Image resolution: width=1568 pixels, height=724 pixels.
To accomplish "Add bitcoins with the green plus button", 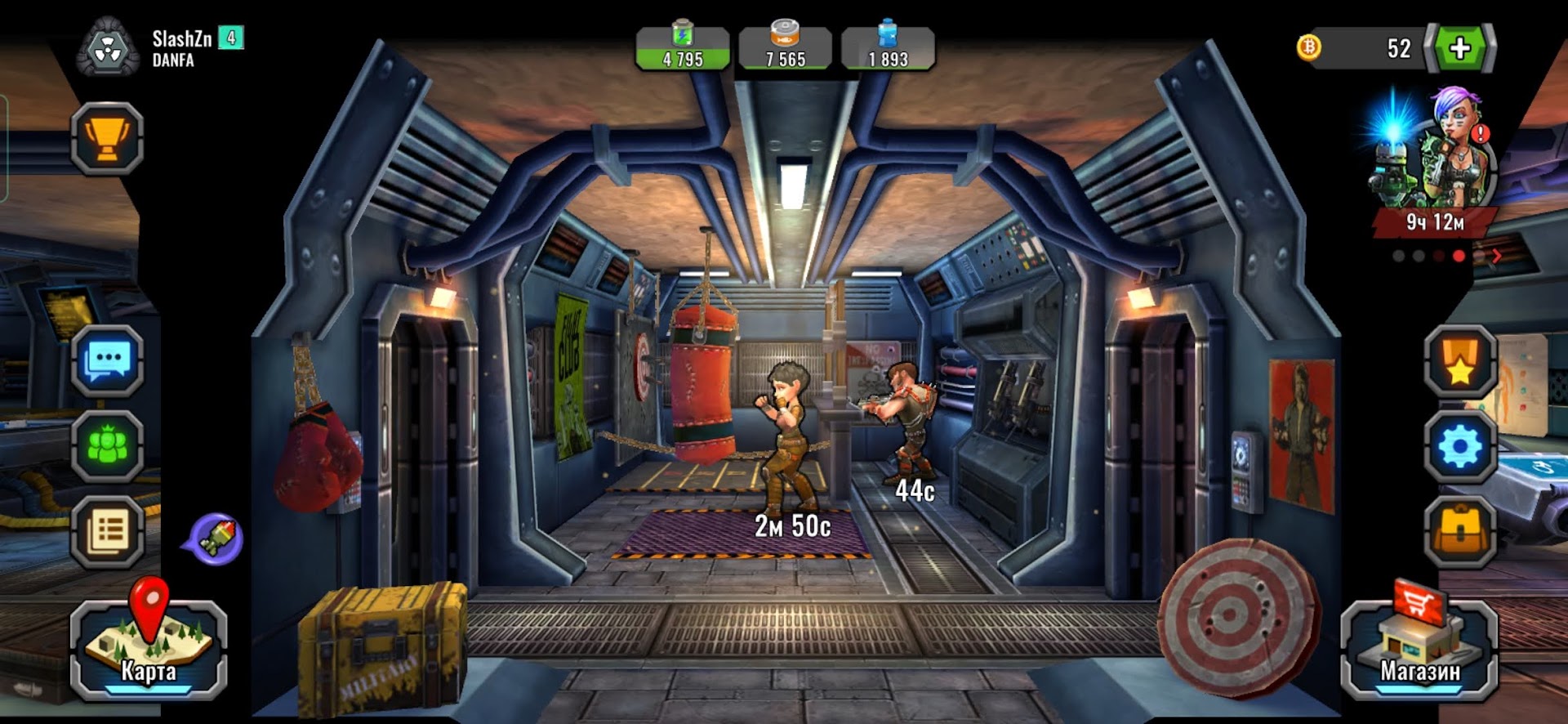I will tap(1460, 48).
